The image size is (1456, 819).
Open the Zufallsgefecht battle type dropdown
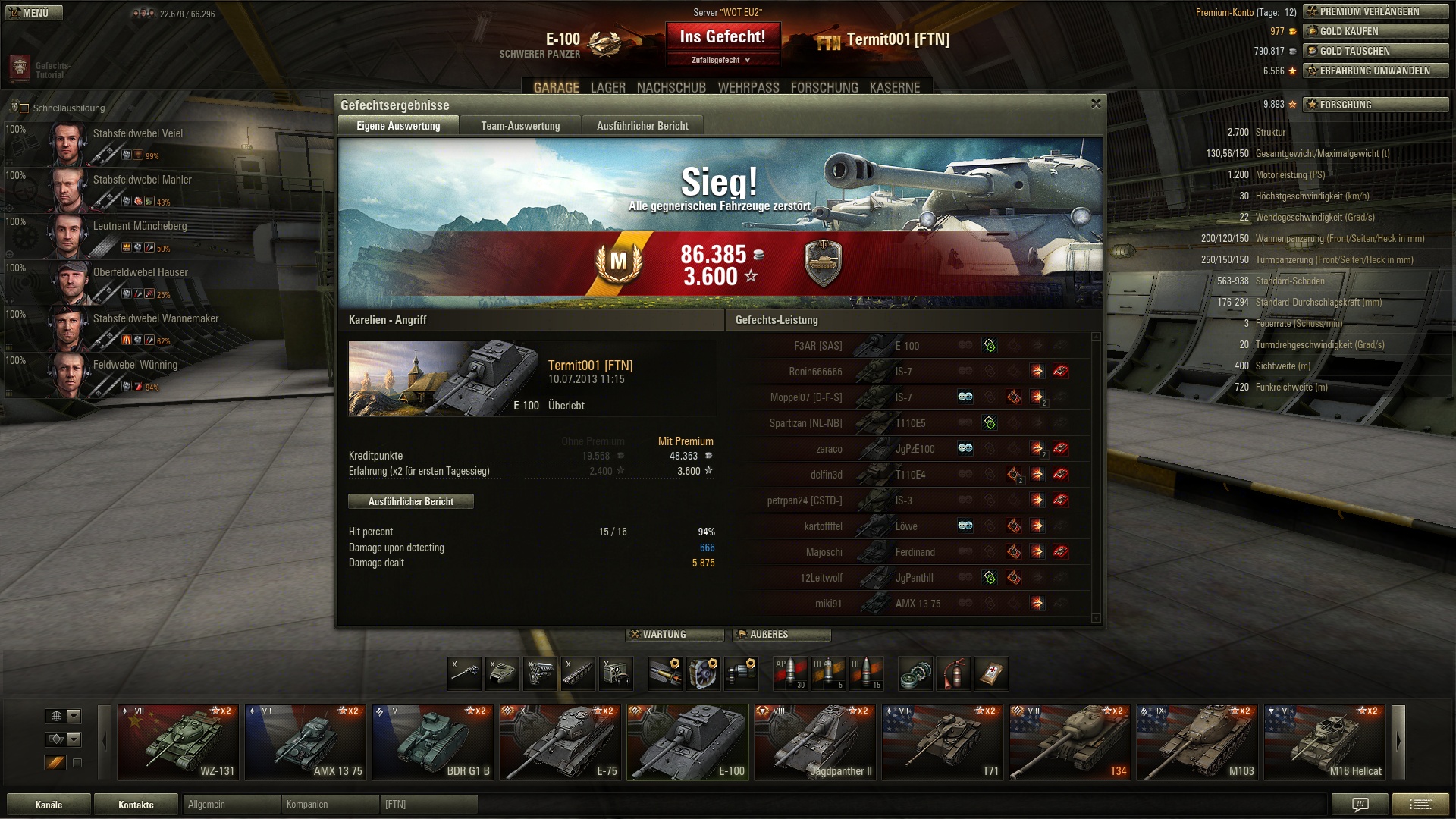(723, 60)
